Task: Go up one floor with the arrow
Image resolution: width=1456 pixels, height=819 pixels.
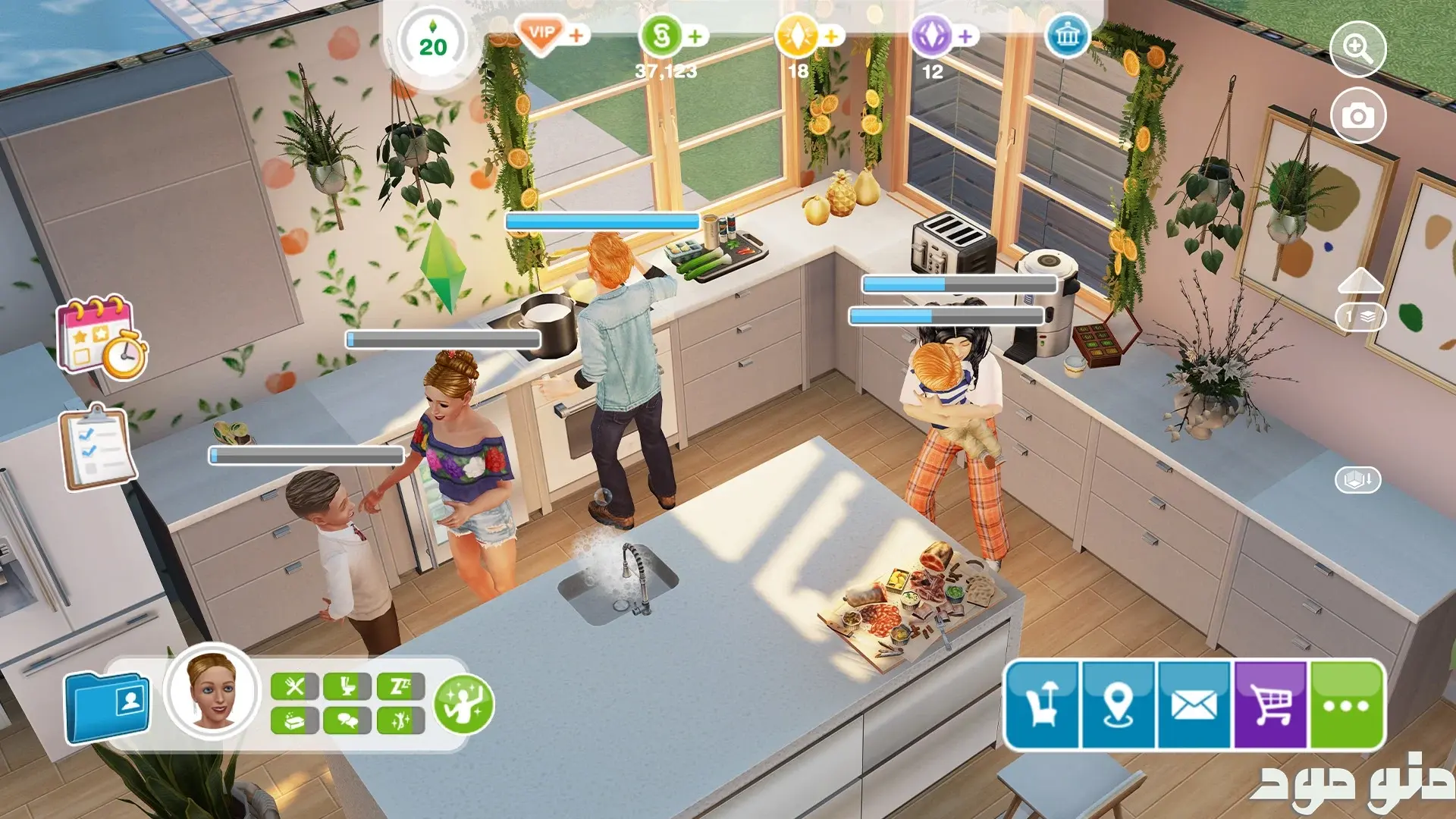Action: point(1360,281)
